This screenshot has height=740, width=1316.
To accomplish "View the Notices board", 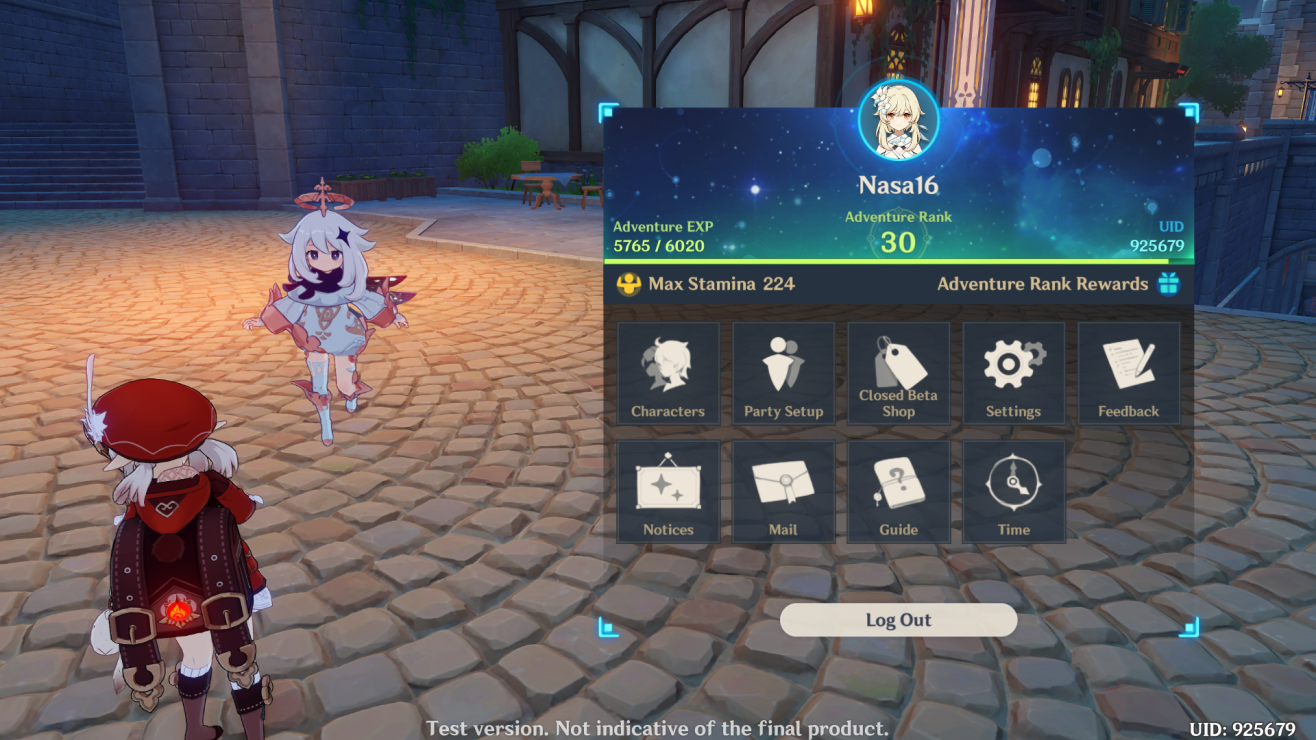I will pyautogui.click(x=668, y=492).
